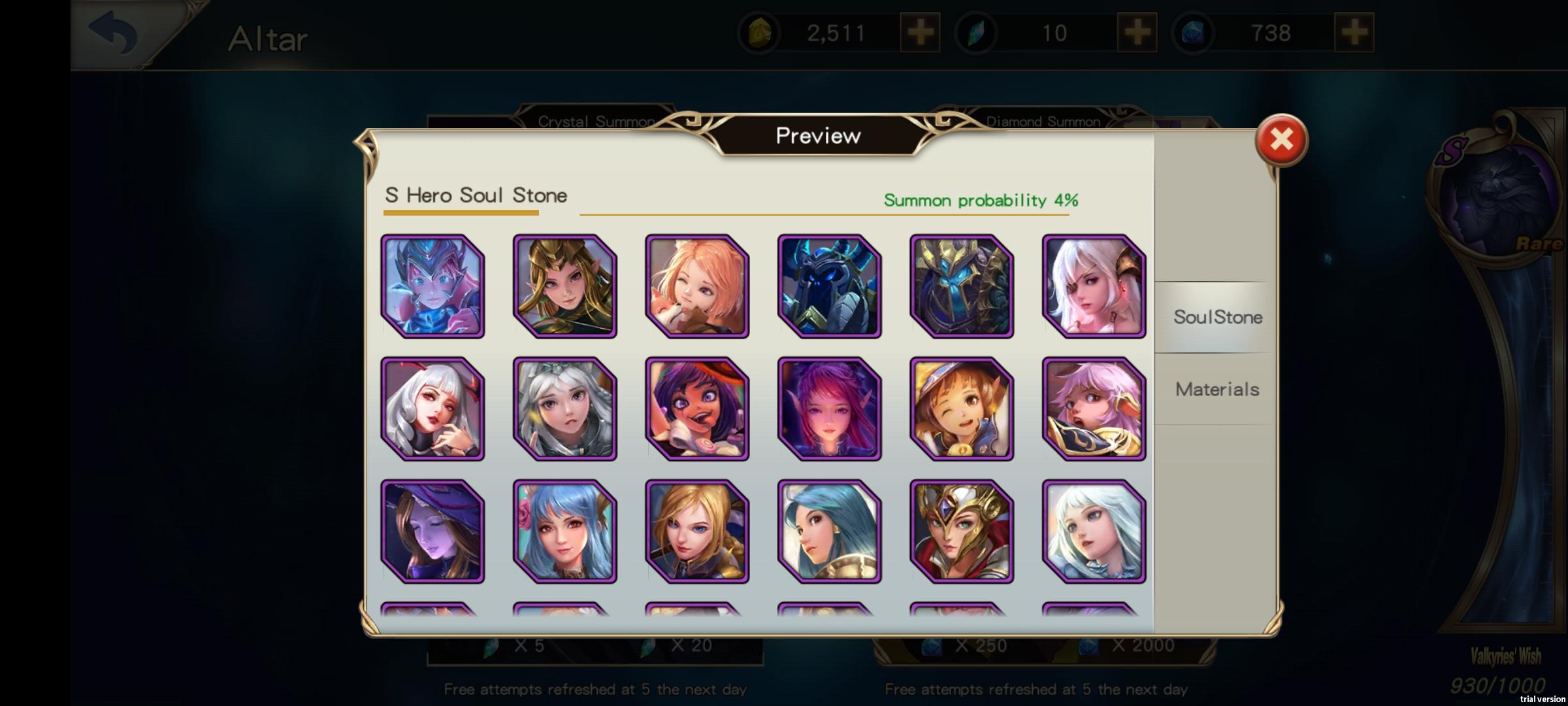Viewport: 1568px width, 706px height.
Task: Tap the gold coin currency icon
Action: click(x=762, y=31)
